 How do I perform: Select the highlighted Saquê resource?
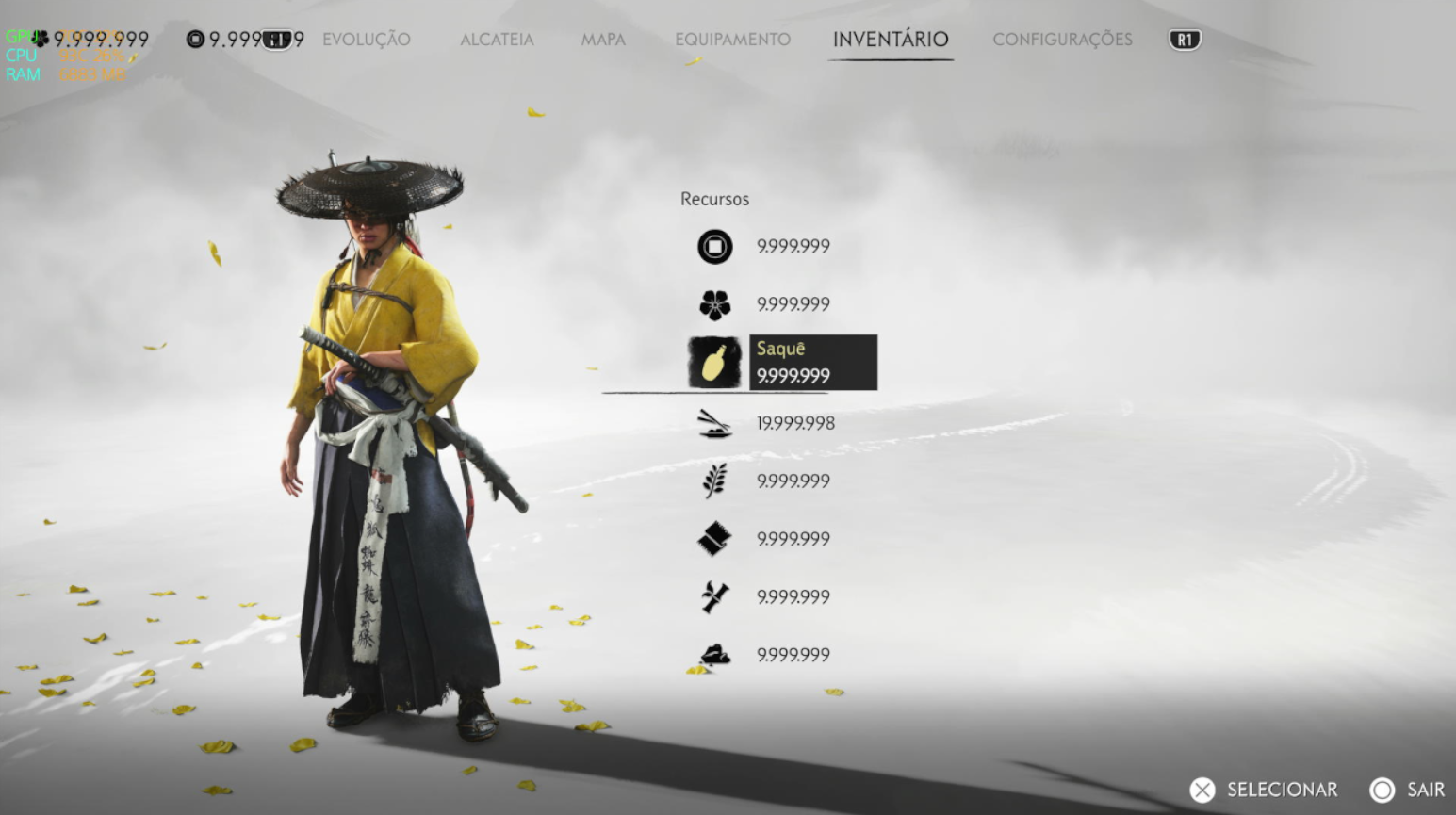[782, 363]
